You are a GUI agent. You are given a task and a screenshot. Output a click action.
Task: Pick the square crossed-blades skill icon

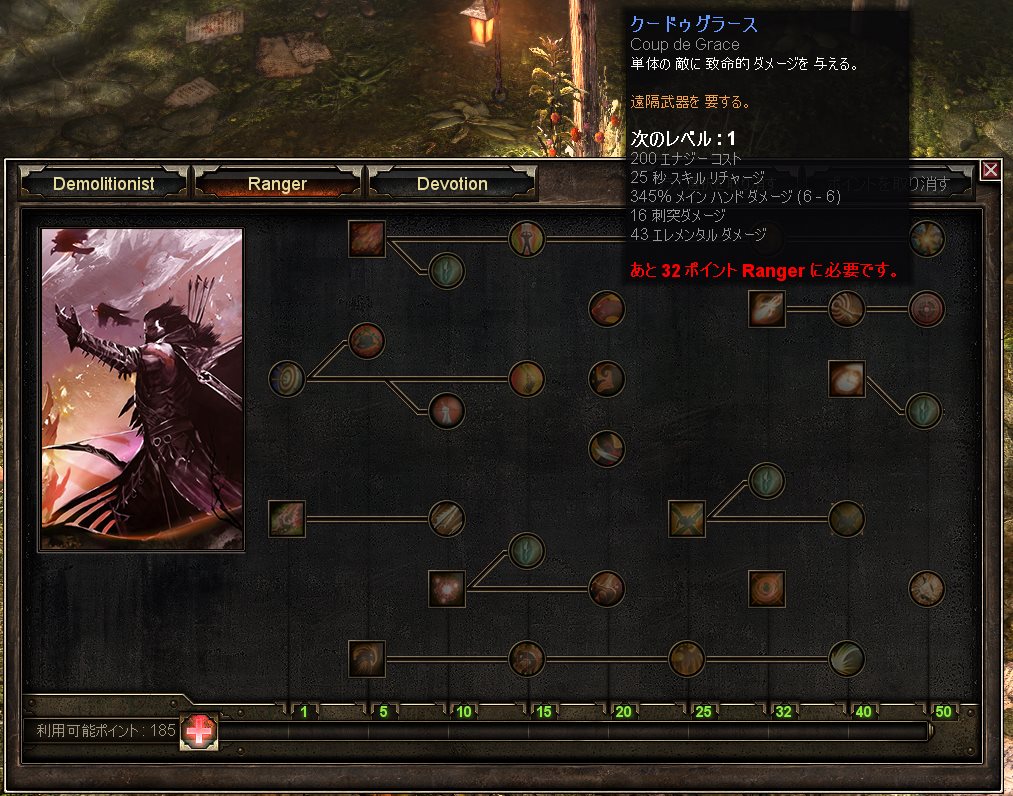687,519
